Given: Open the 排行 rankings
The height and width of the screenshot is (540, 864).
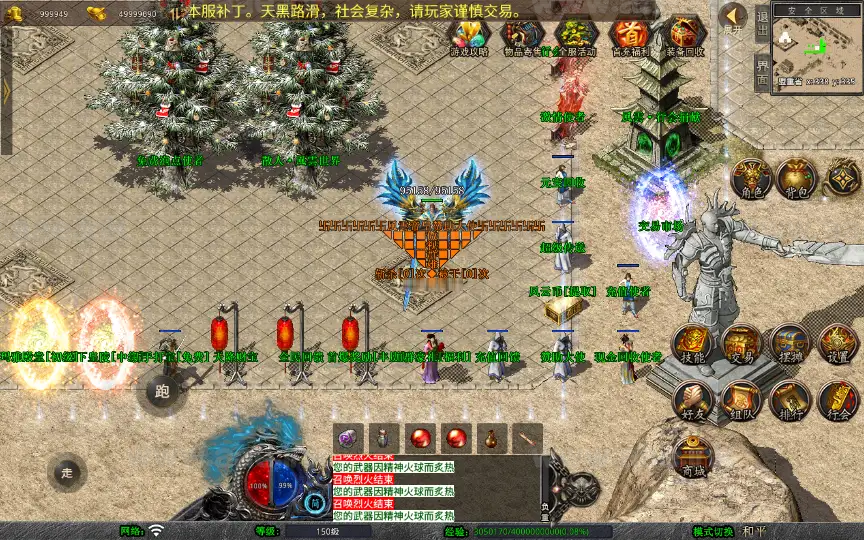Looking at the screenshot, I should pos(789,400).
